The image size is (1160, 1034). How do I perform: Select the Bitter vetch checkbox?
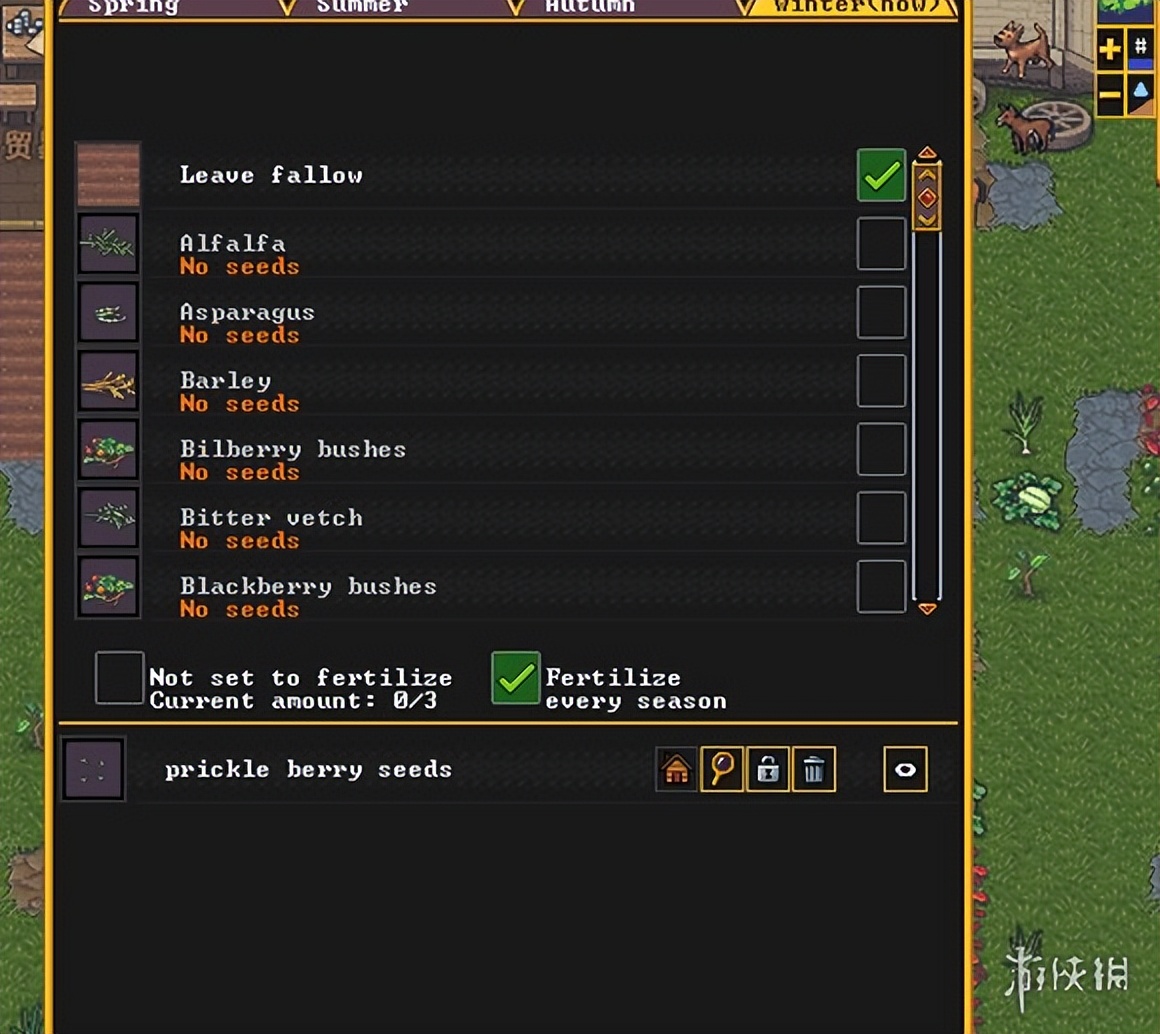881,518
